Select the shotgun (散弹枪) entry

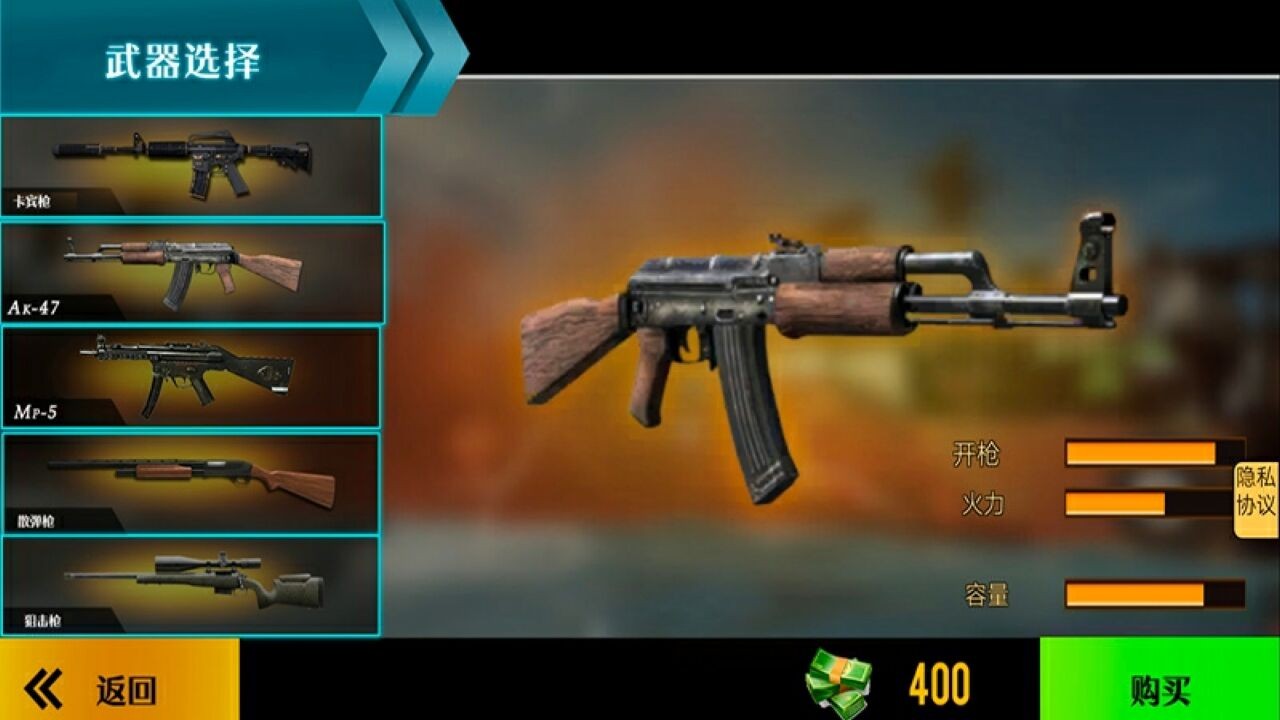point(190,483)
